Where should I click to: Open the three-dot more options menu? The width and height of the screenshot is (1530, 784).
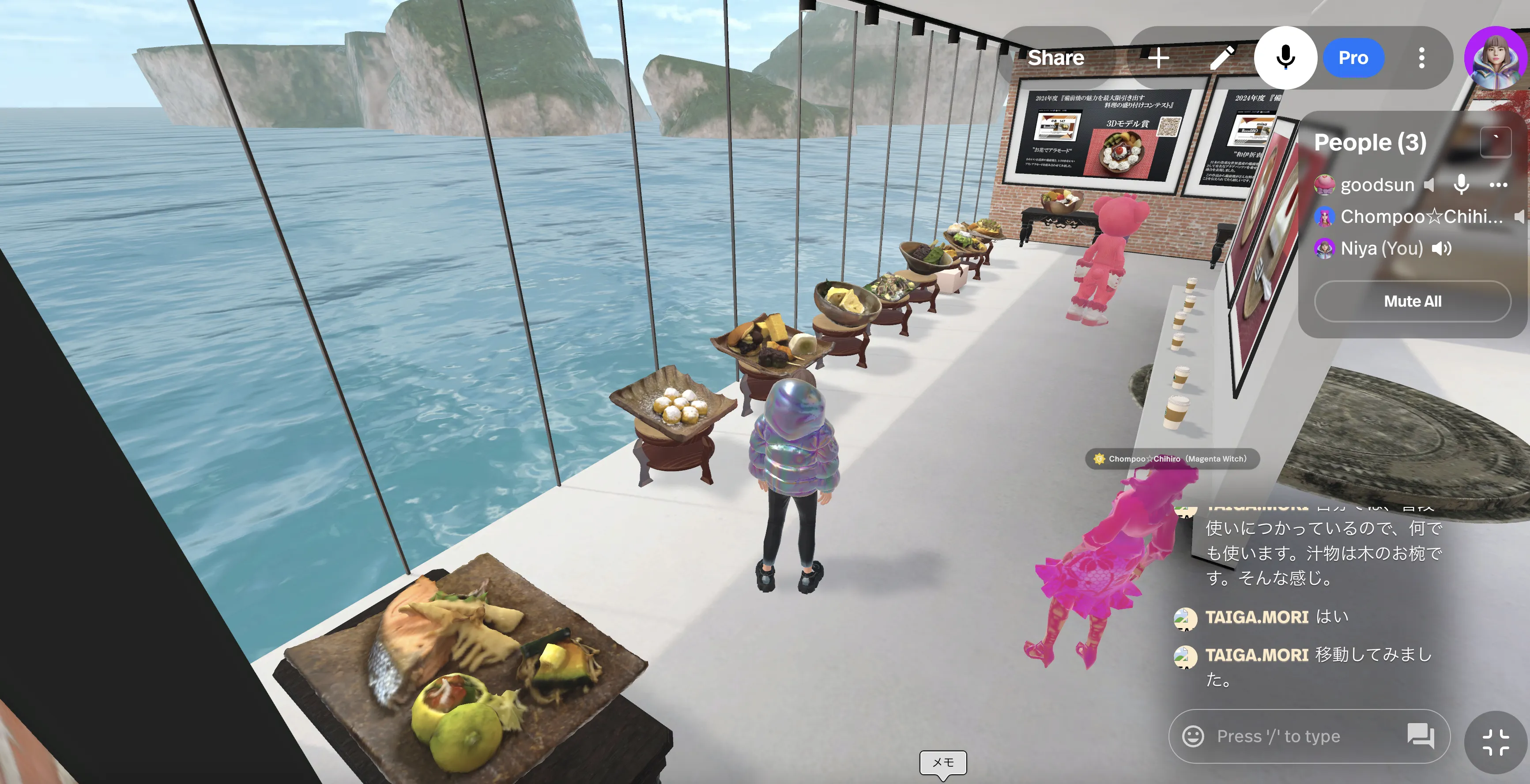point(1421,57)
